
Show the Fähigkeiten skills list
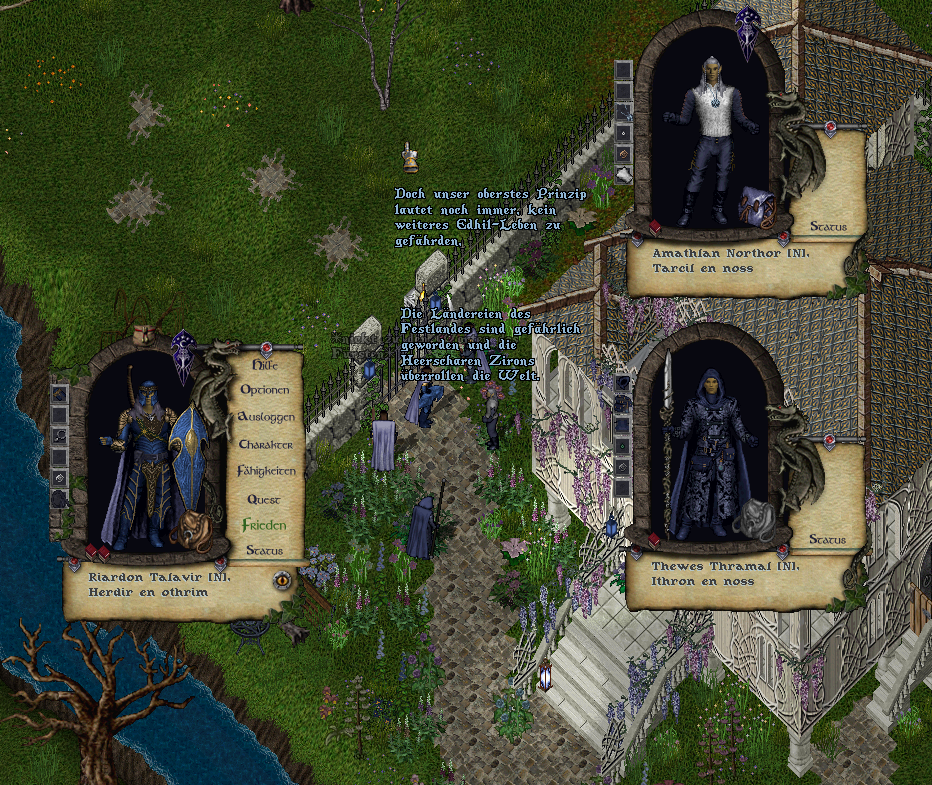(x=266, y=470)
